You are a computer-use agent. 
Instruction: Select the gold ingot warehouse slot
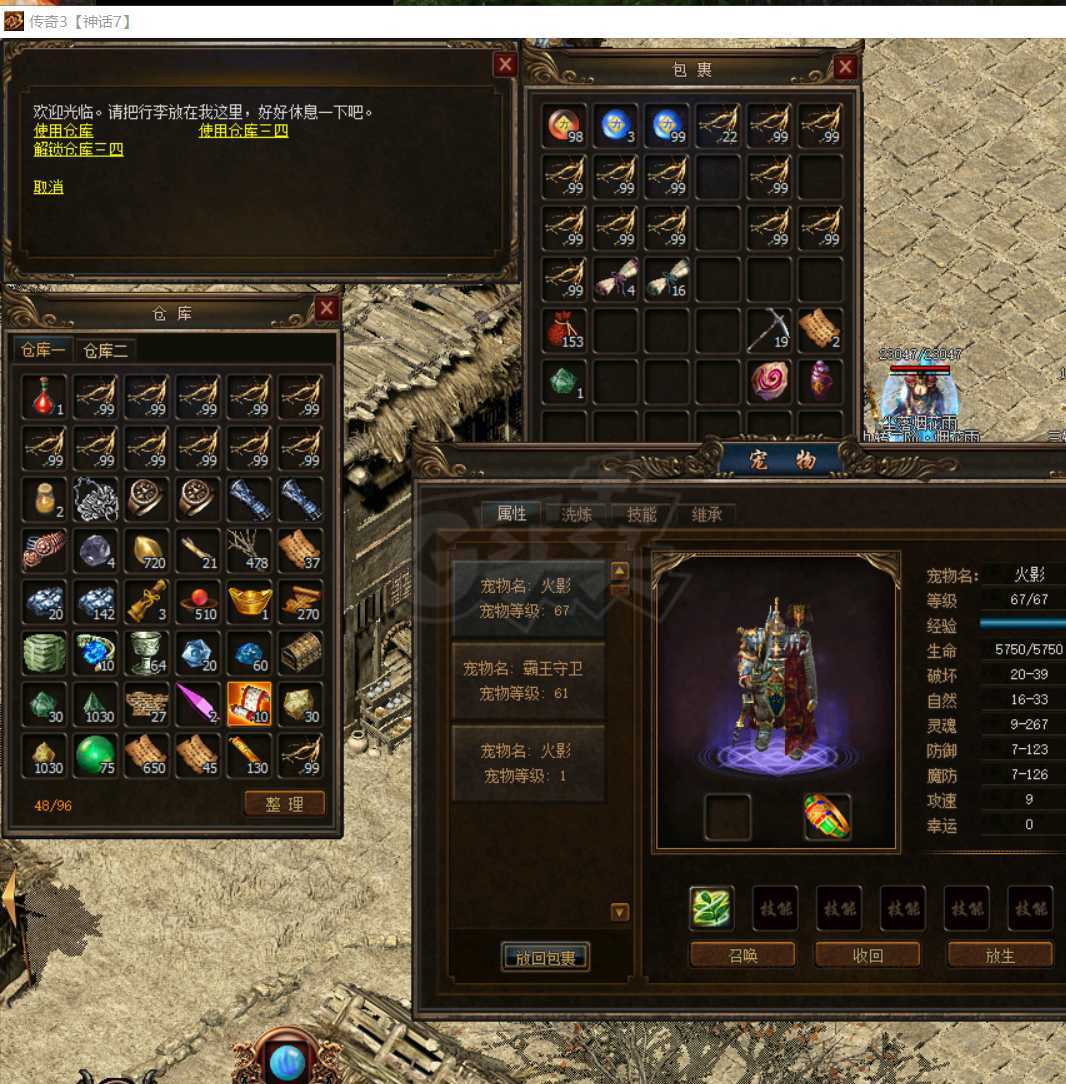(249, 601)
